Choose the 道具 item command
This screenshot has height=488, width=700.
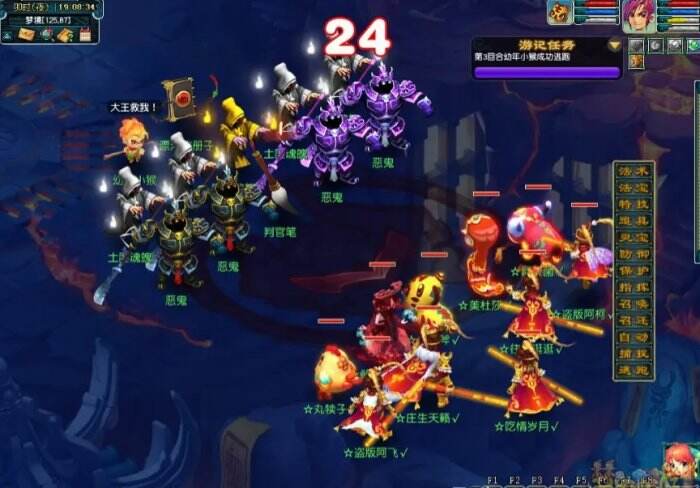[x=634, y=221]
